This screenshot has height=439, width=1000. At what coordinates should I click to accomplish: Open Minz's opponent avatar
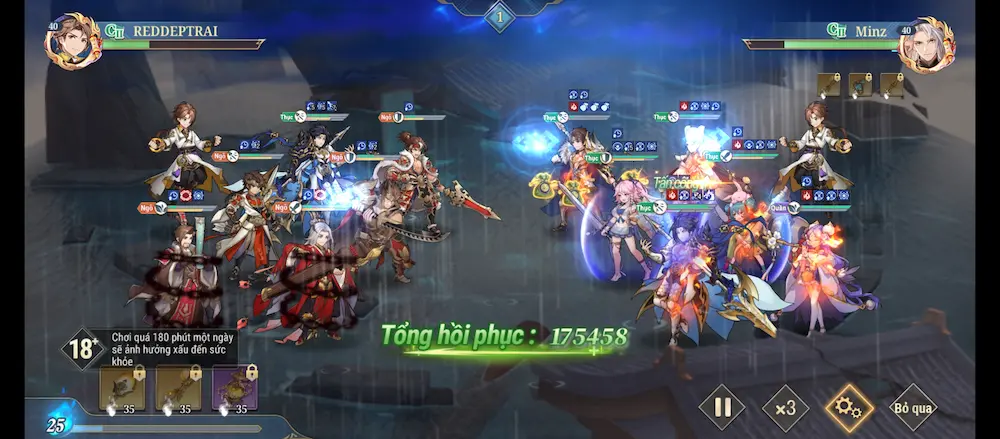(x=927, y=43)
